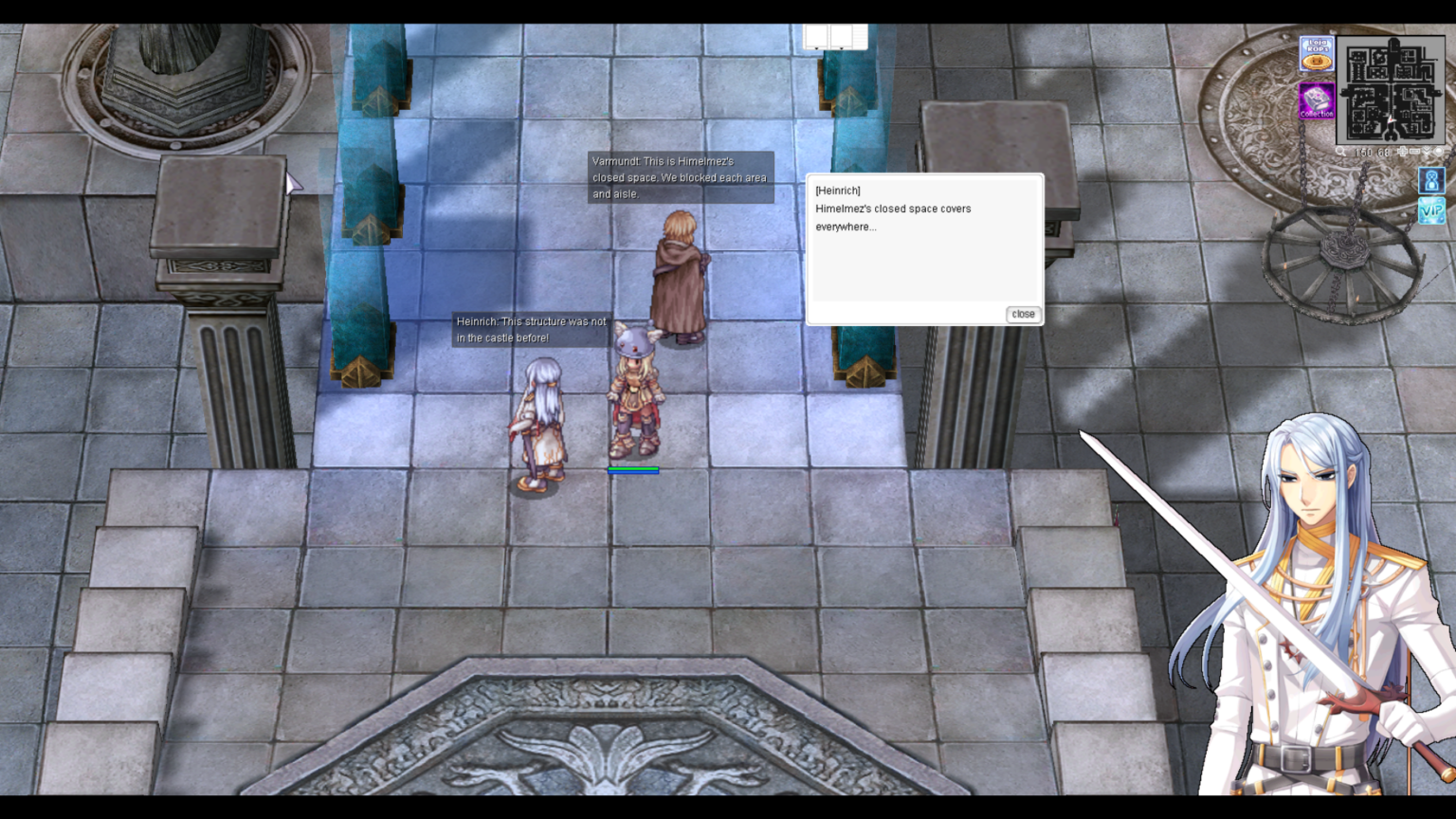
Task: Click the blue figure icon above VIP
Action: click(1431, 179)
